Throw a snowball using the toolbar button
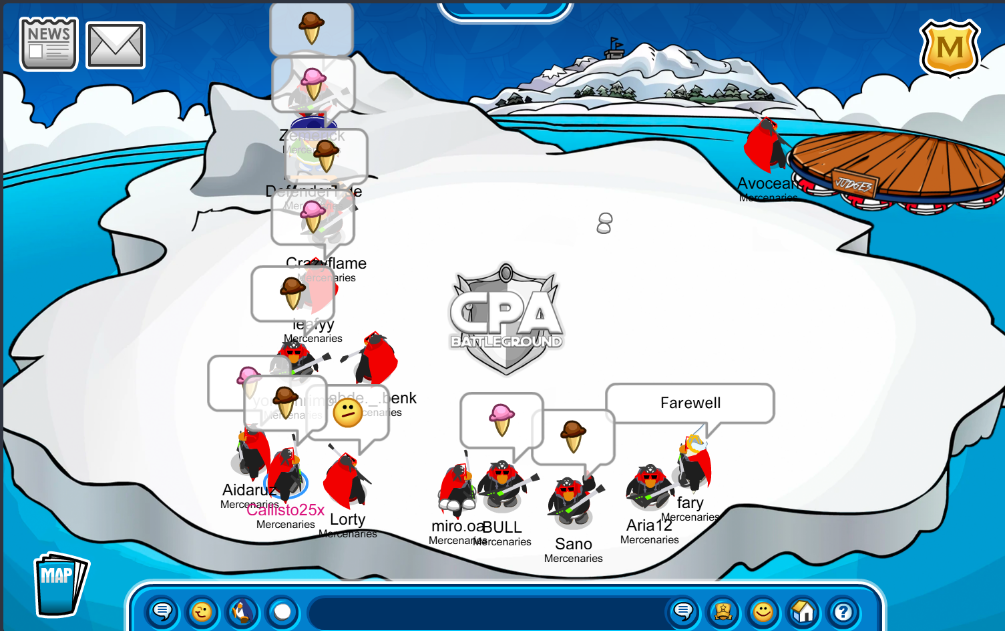Screen dimensions: 1005x631 coord(282,611)
